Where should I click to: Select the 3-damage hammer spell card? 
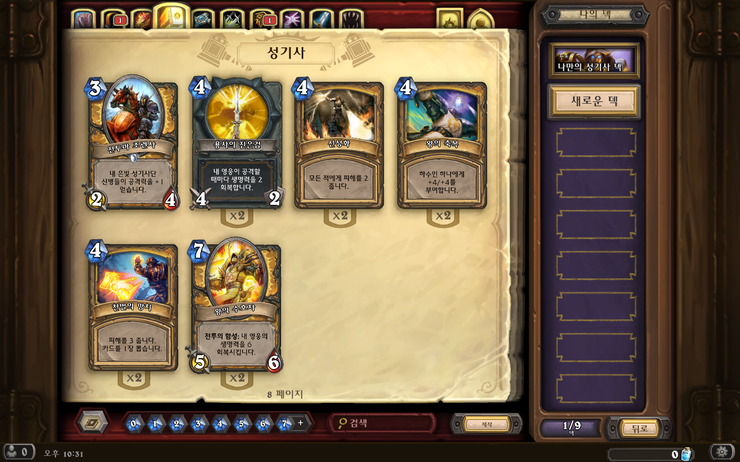click(x=133, y=305)
